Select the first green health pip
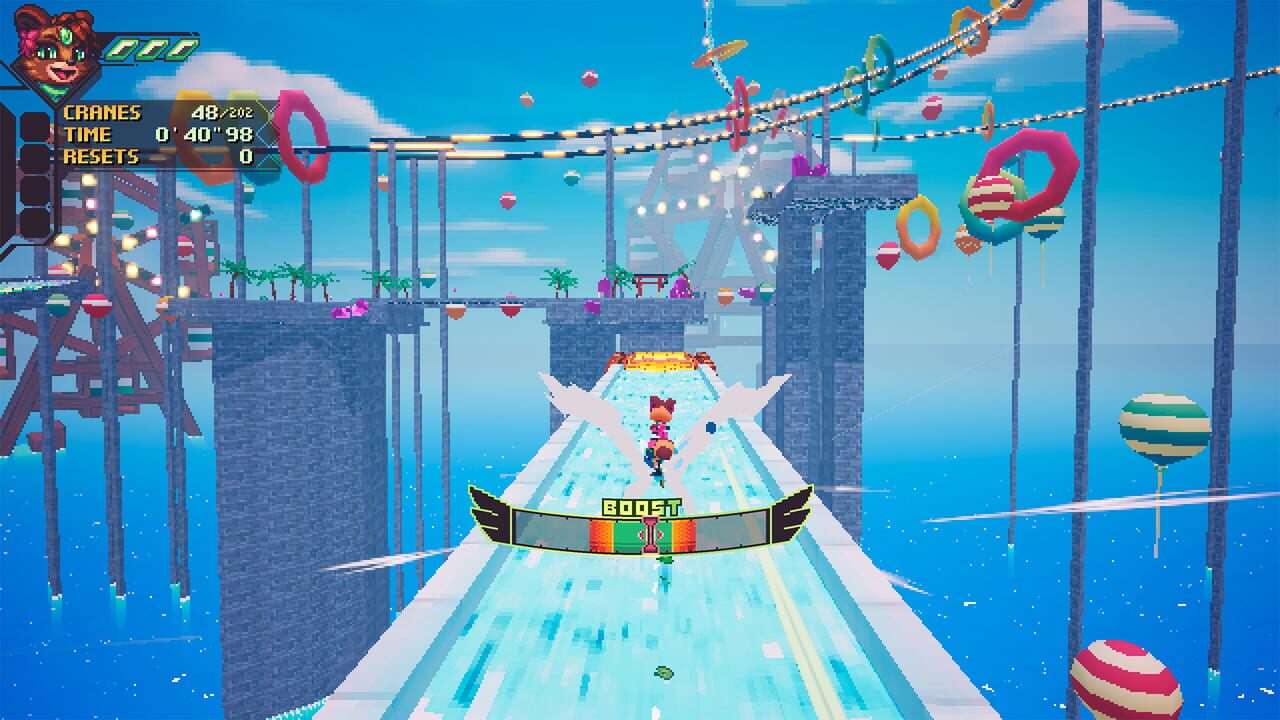The height and width of the screenshot is (720, 1280). pyautogui.click(x=122, y=50)
